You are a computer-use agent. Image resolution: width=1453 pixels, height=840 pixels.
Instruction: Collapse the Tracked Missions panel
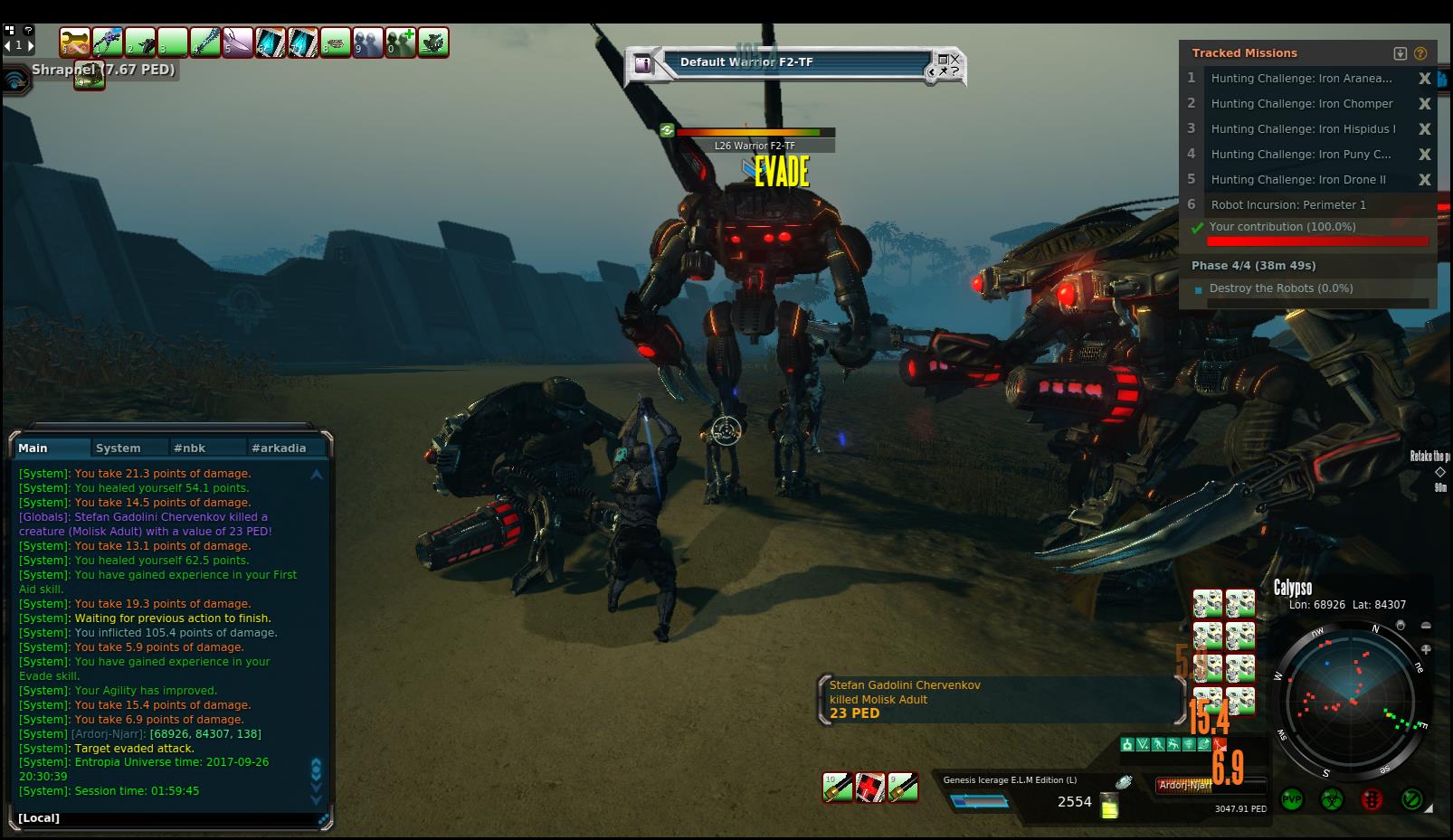tap(1400, 53)
